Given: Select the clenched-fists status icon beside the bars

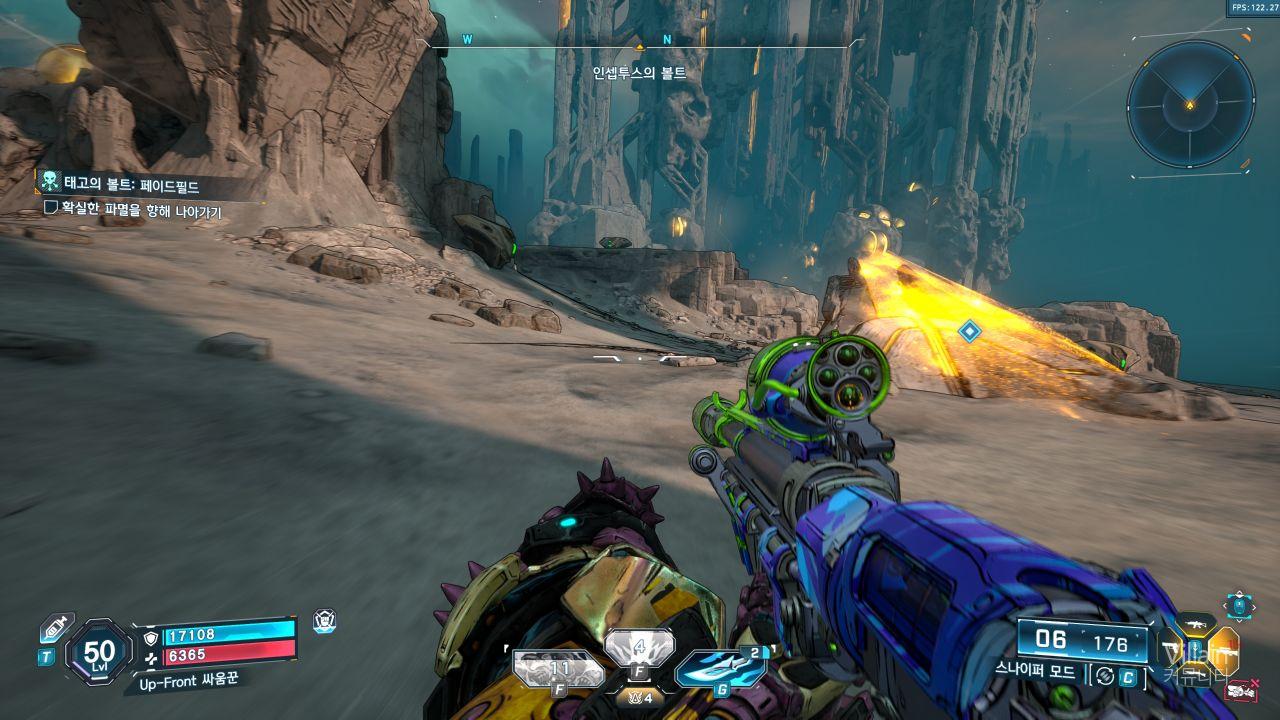Looking at the screenshot, I should click(324, 620).
